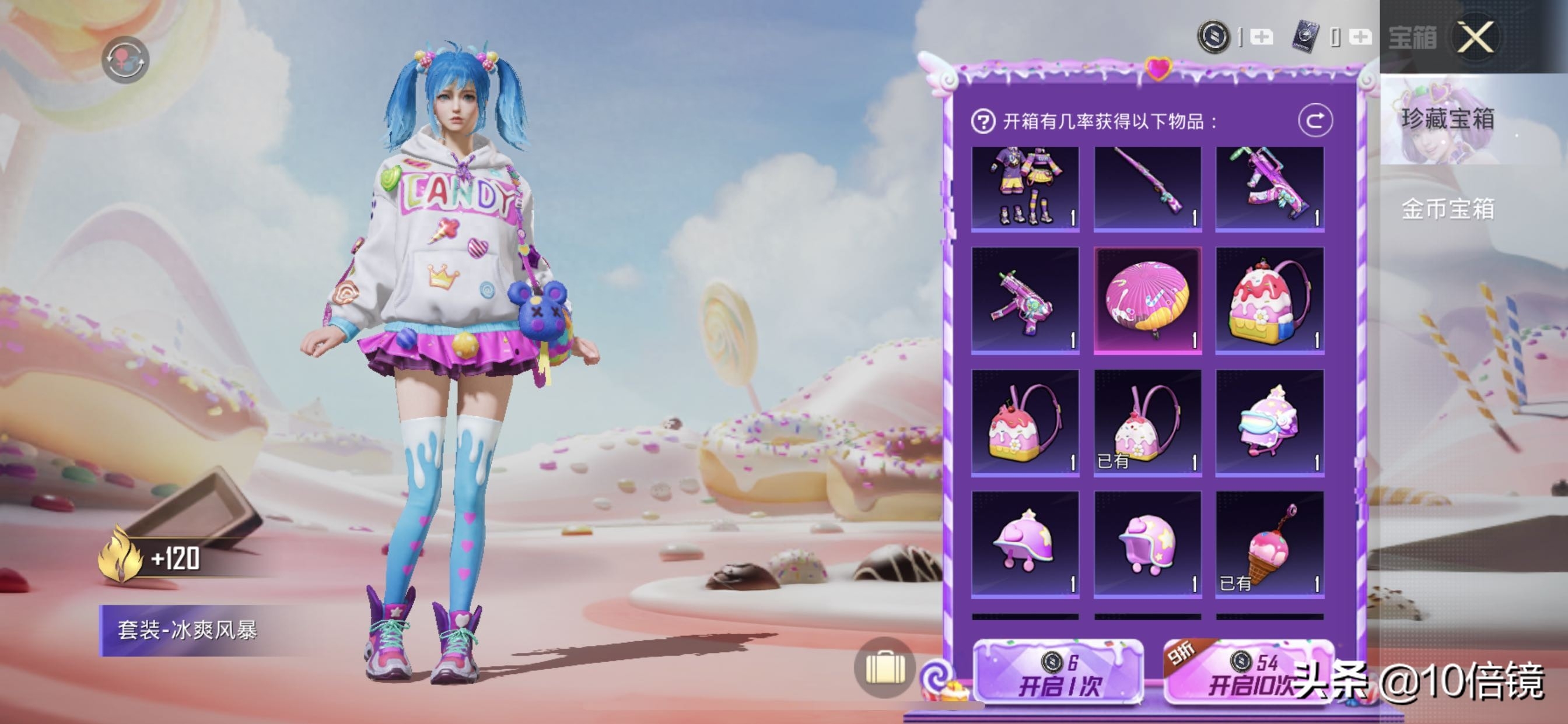Add more crate vouchers
The width and height of the screenshot is (1568, 724).
click(x=1360, y=37)
